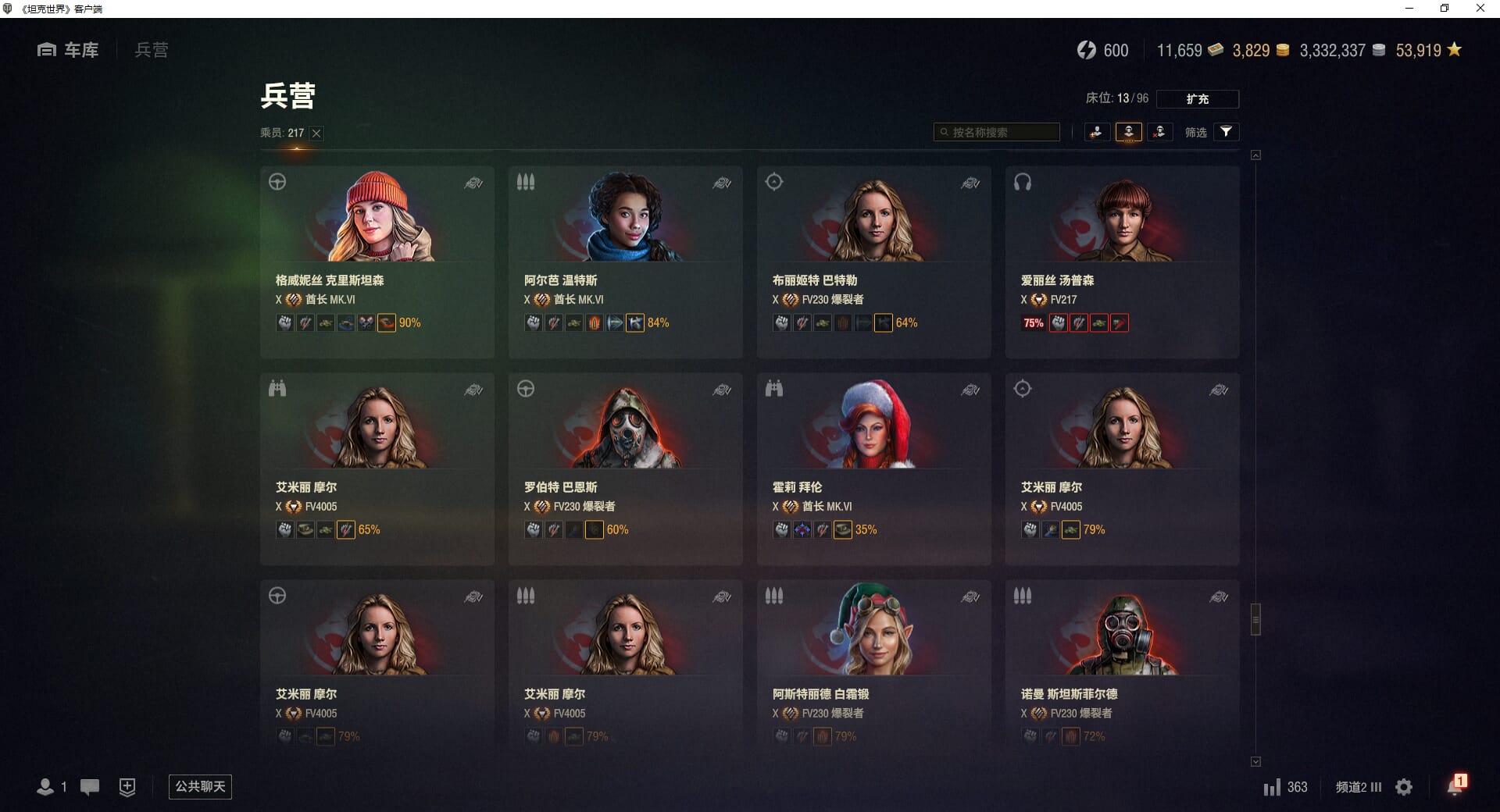Open the 公共聊天 public chat button
Image resolution: width=1500 pixels, height=812 pixels.
point(200,786)
